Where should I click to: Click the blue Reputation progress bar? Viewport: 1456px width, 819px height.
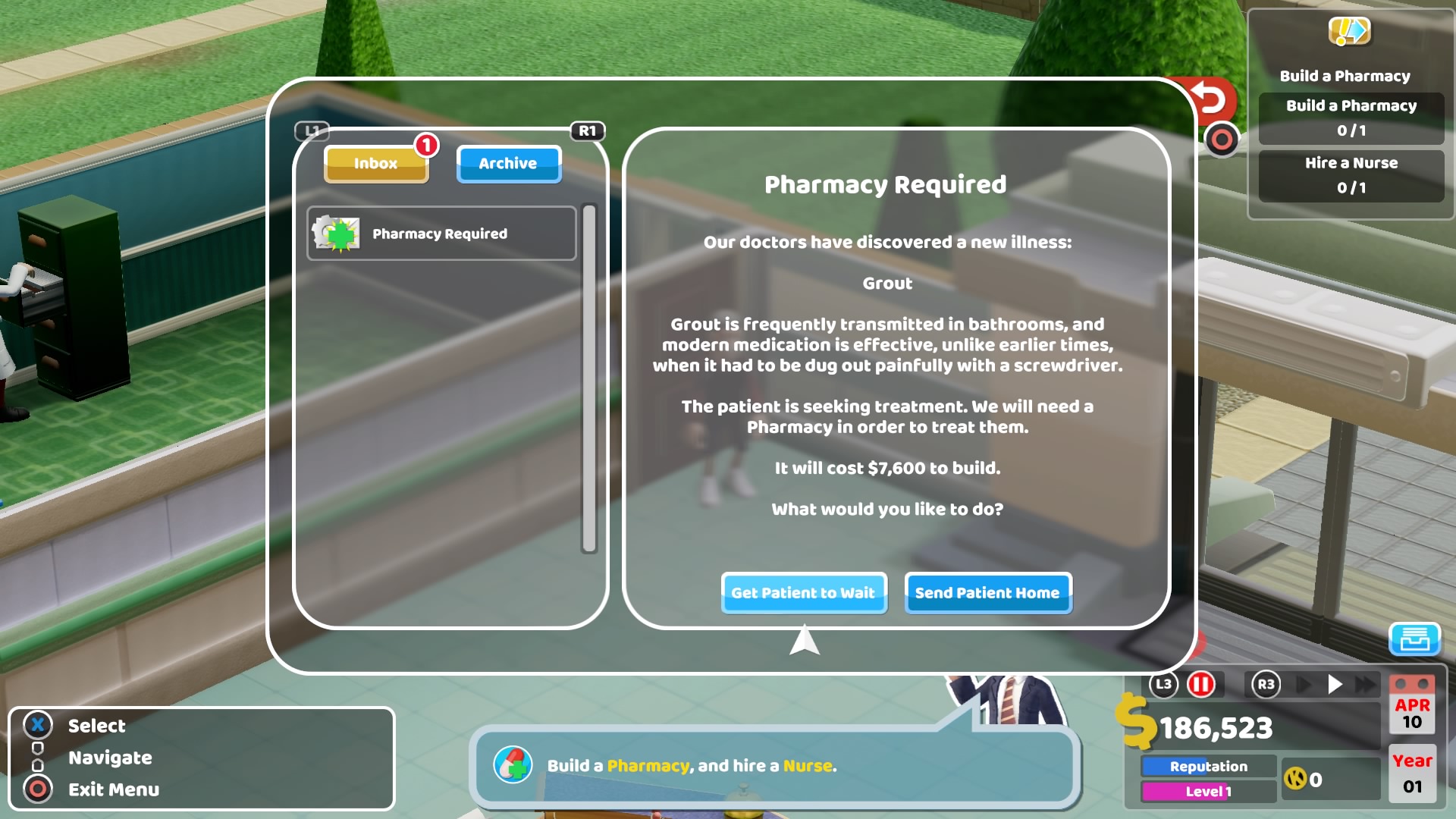1210,766
